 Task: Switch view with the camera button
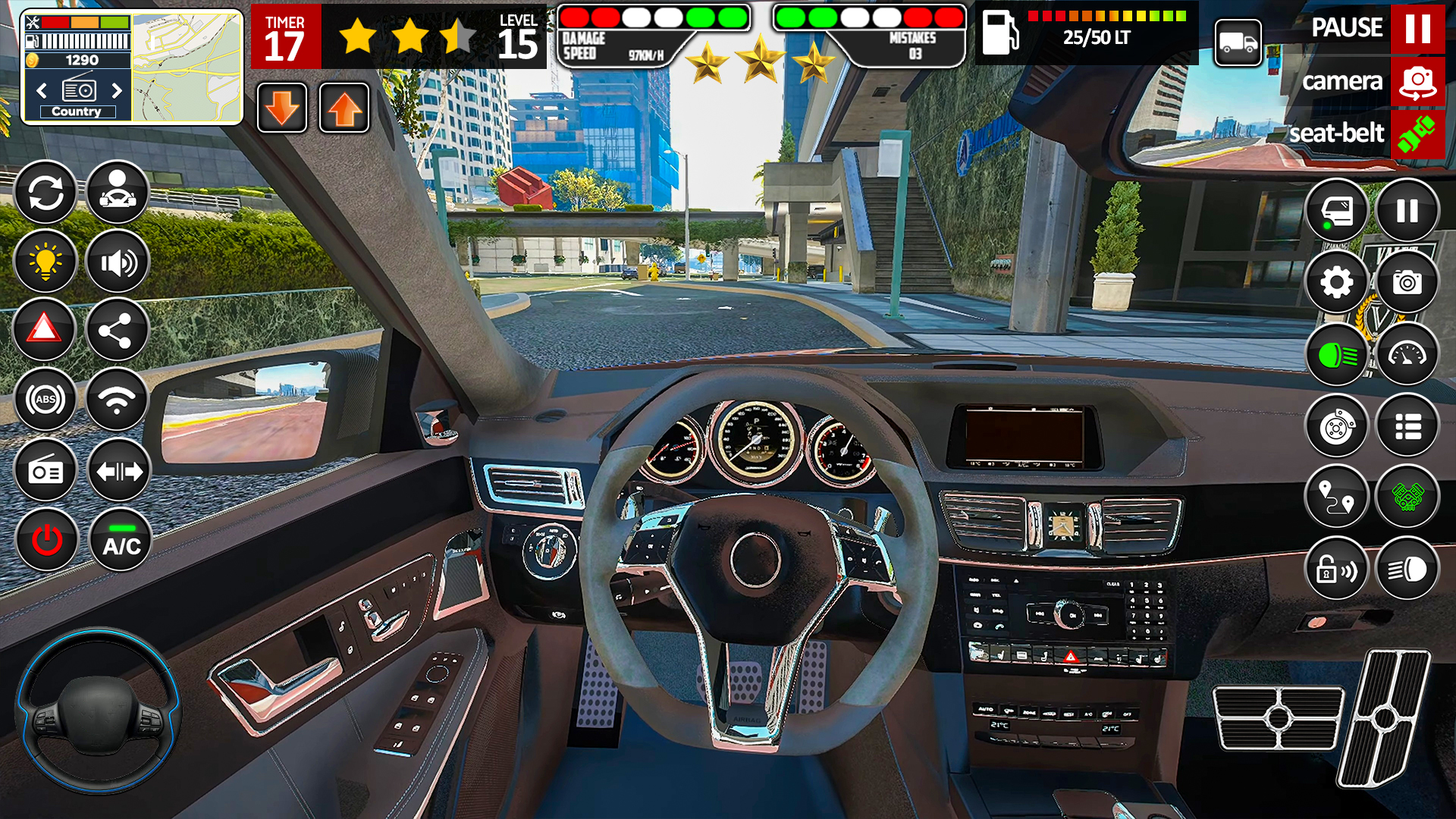[1417, 81]
